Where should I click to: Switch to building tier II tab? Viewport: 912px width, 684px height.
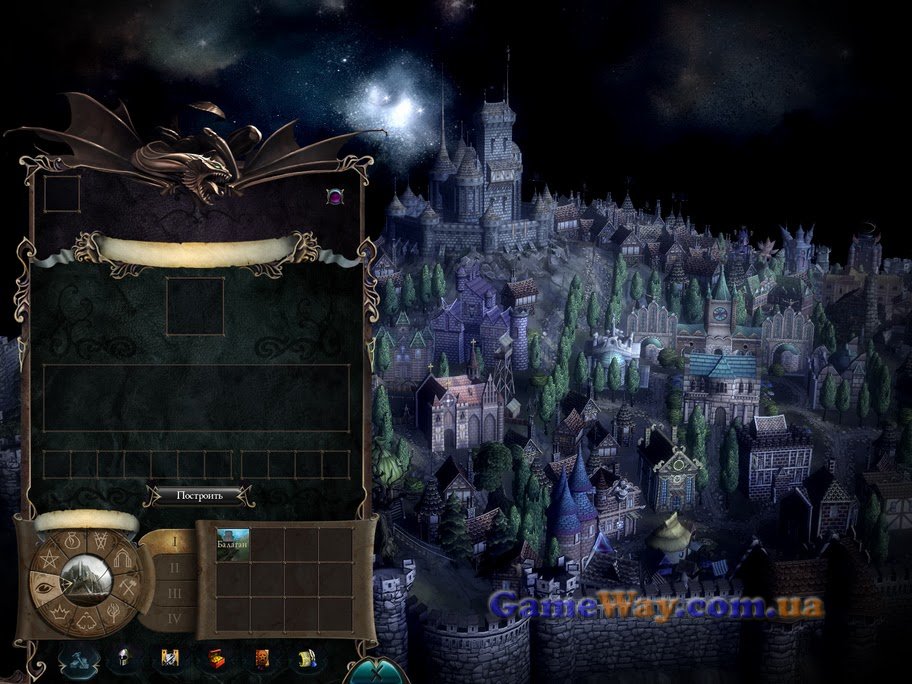174,567
